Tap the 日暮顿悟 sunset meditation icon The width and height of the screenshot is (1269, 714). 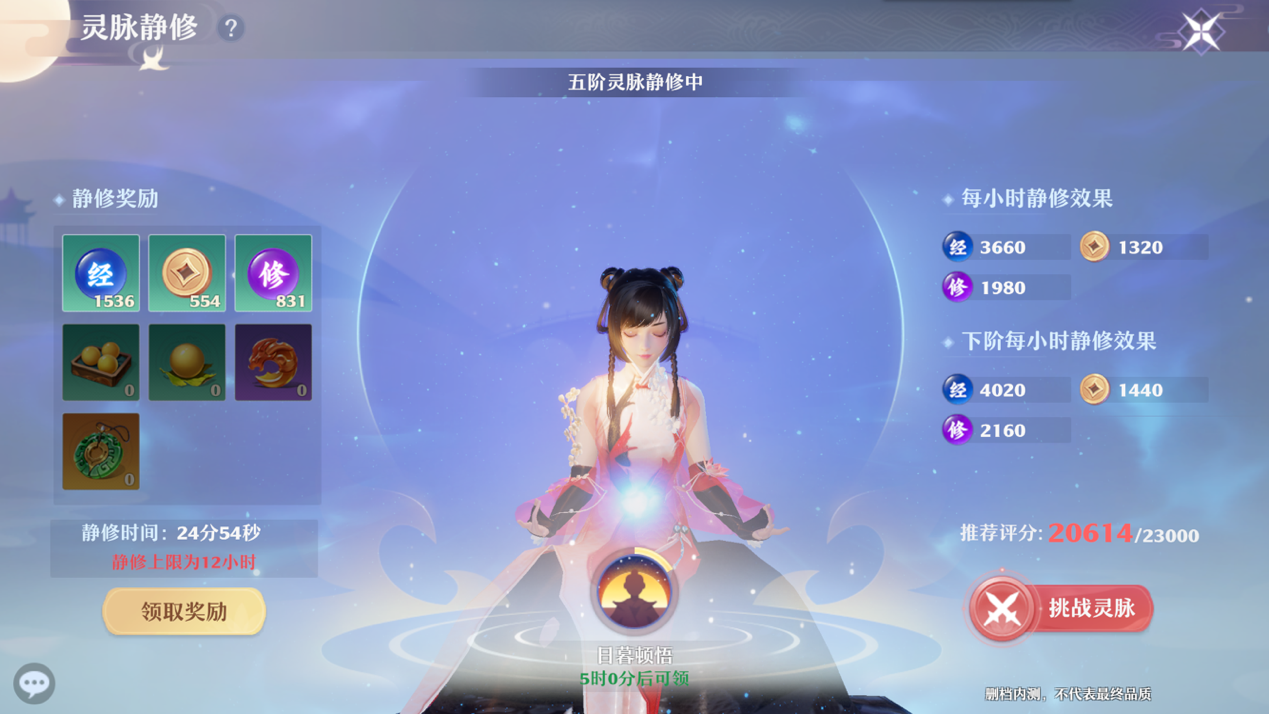[635, 592]
